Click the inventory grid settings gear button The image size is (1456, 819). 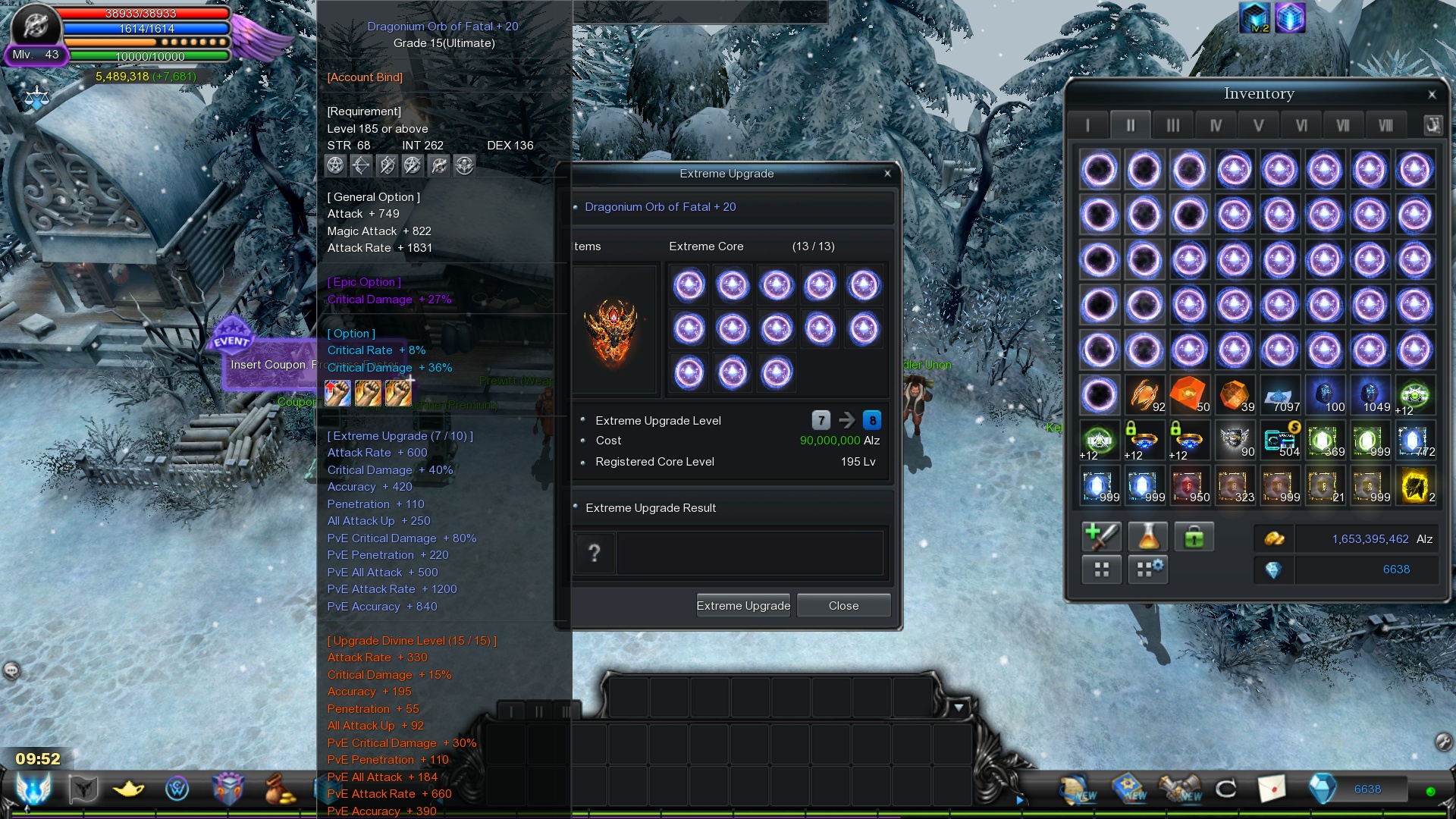(1147, 569)
